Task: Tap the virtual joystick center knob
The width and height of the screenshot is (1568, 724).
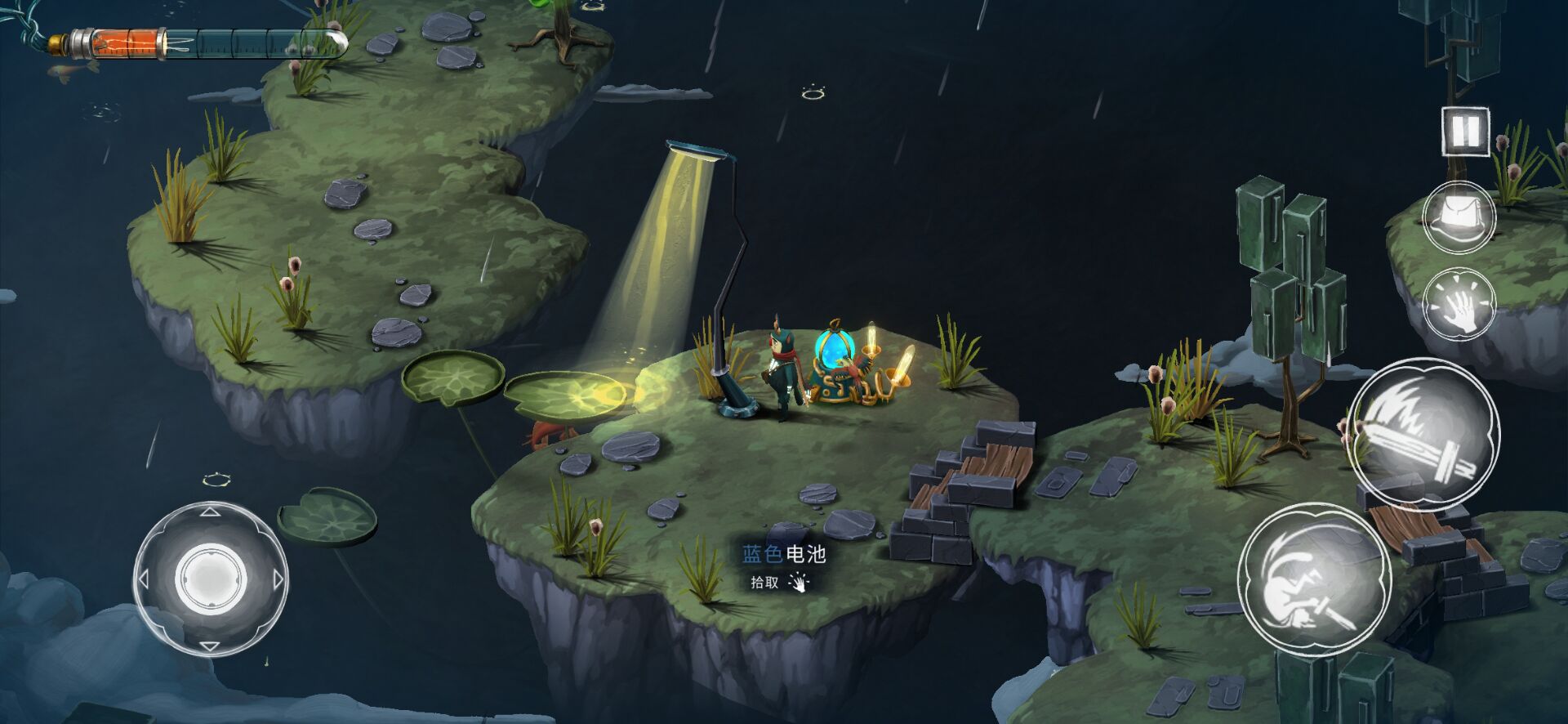Action: [x=210, y=579]
